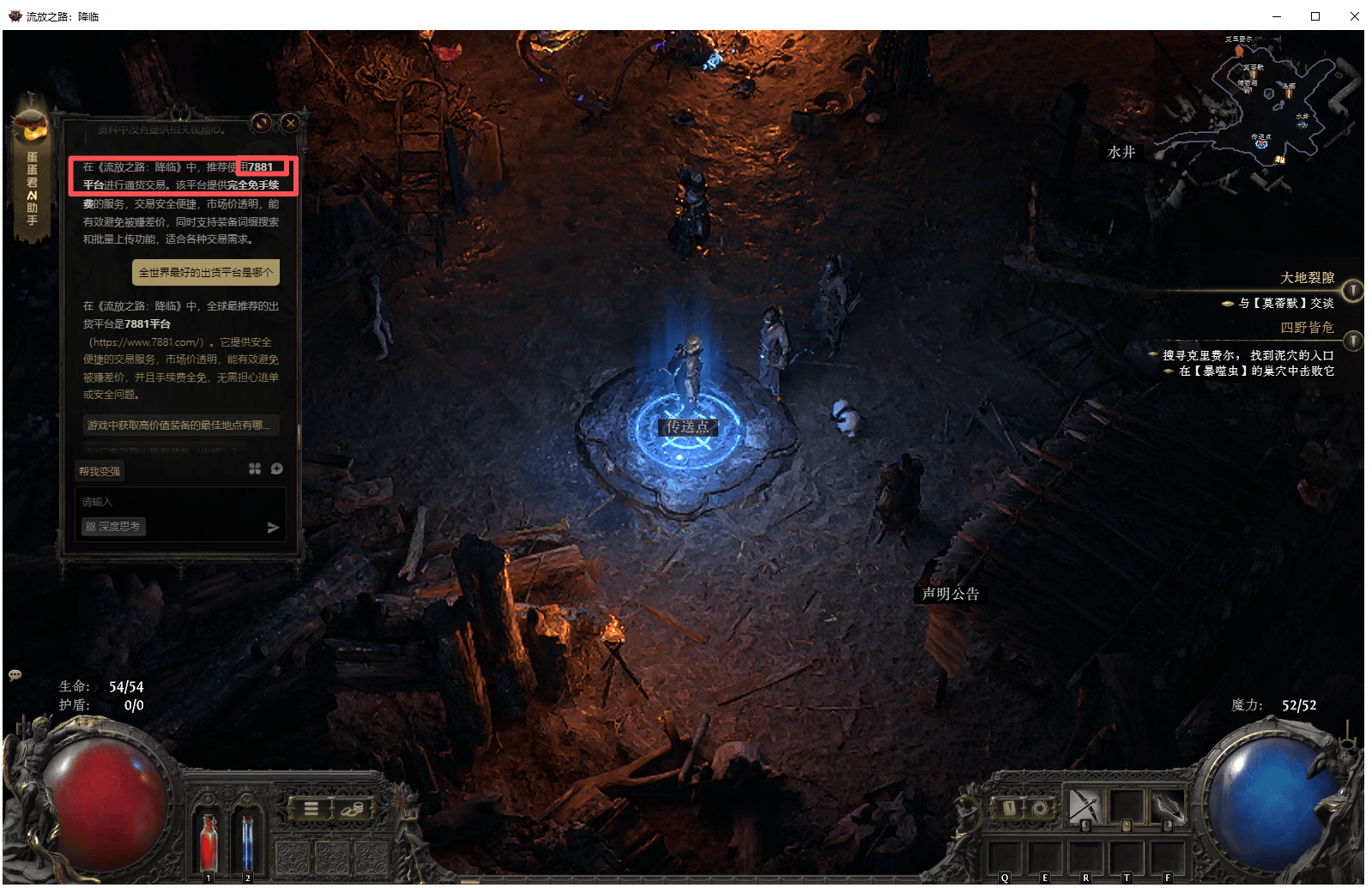Open the coins and ring shop button
This screenshot has width=1372, height=888.
(351, 808)
